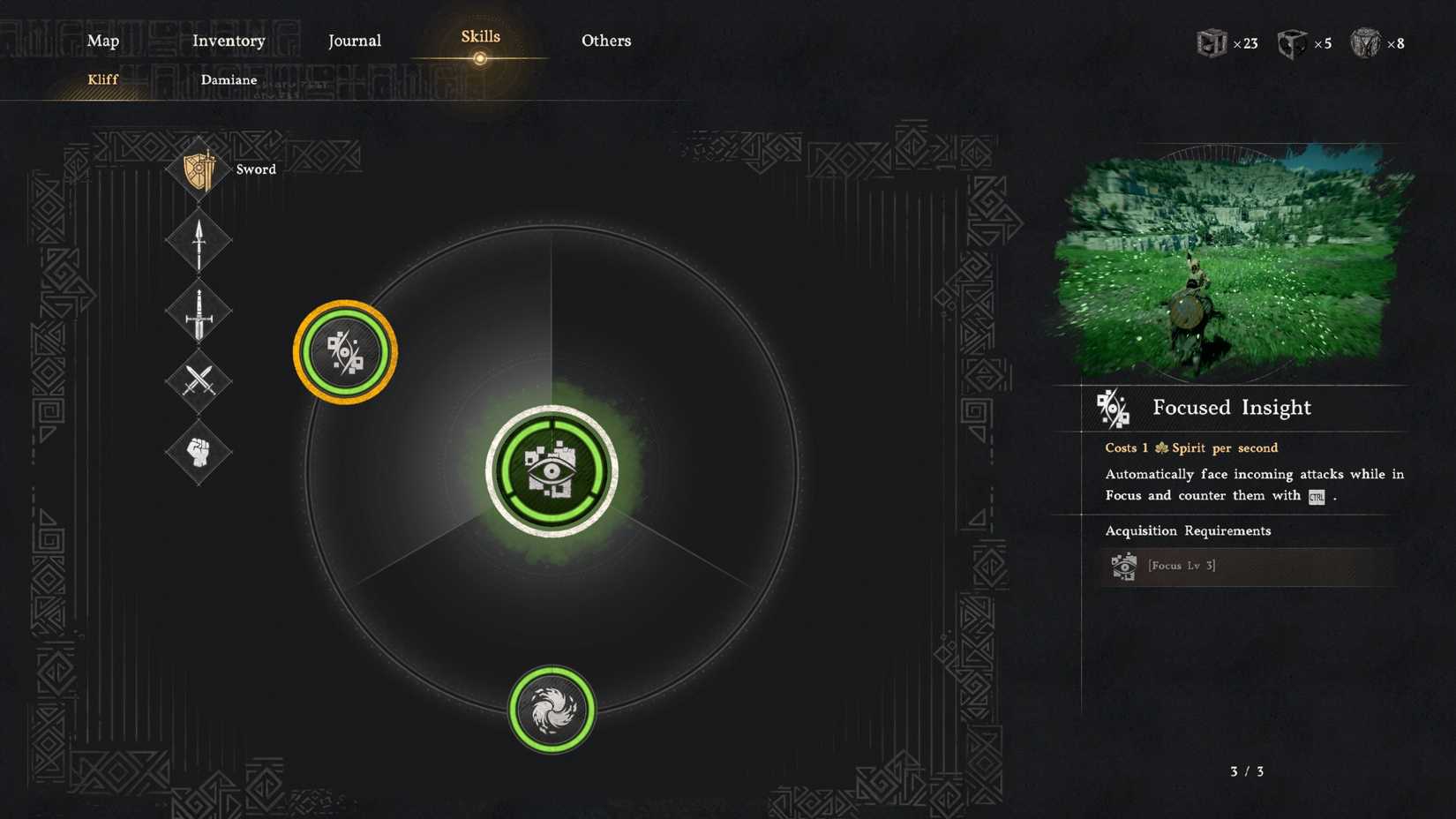Switch to Damiane's skill page
This screenshot has height=819, width=1456.
229,79
